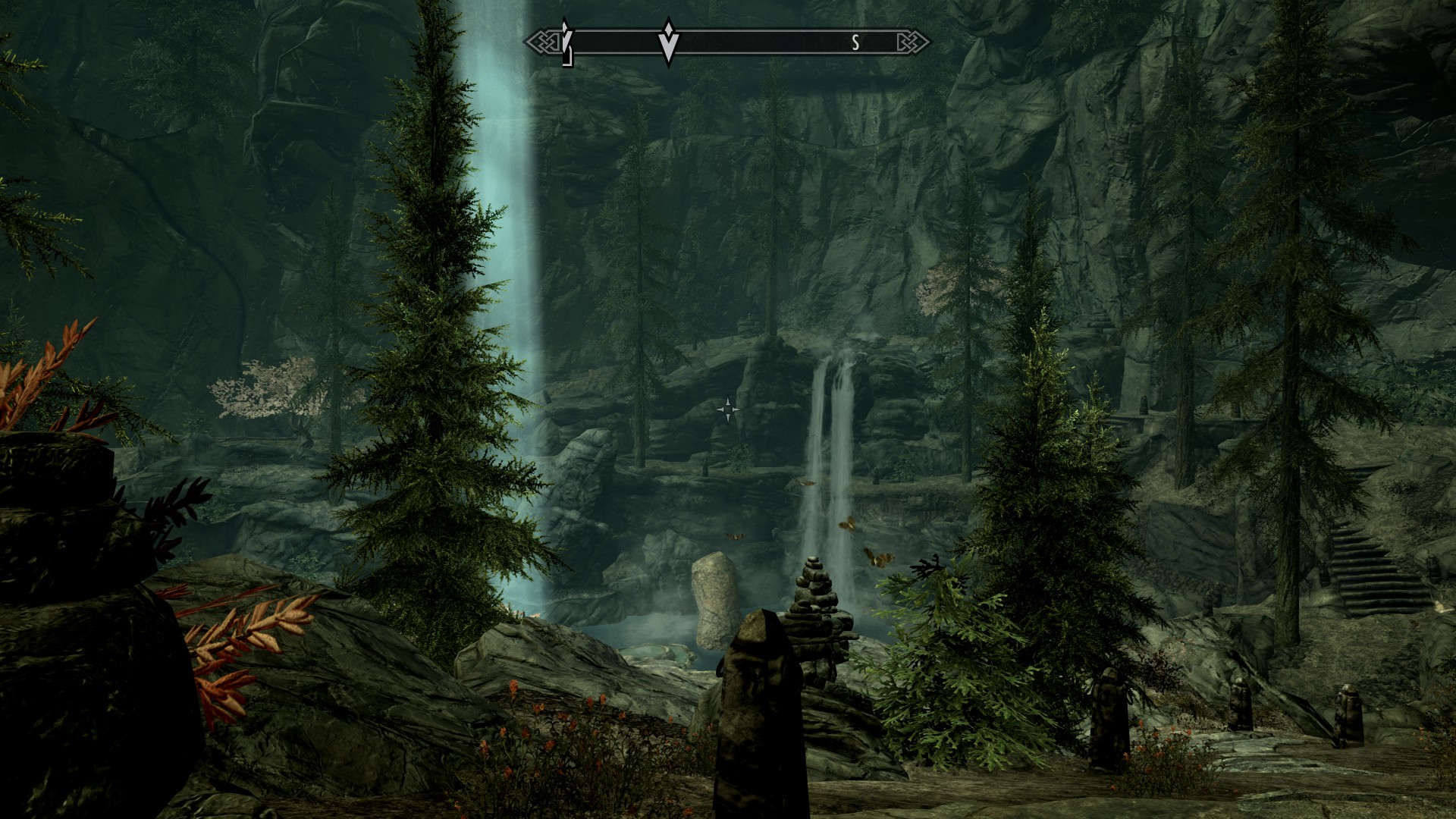Click the partially hidden marker at the compass edge
Screen dimensions: 1456x819
[x=566, y=43]
